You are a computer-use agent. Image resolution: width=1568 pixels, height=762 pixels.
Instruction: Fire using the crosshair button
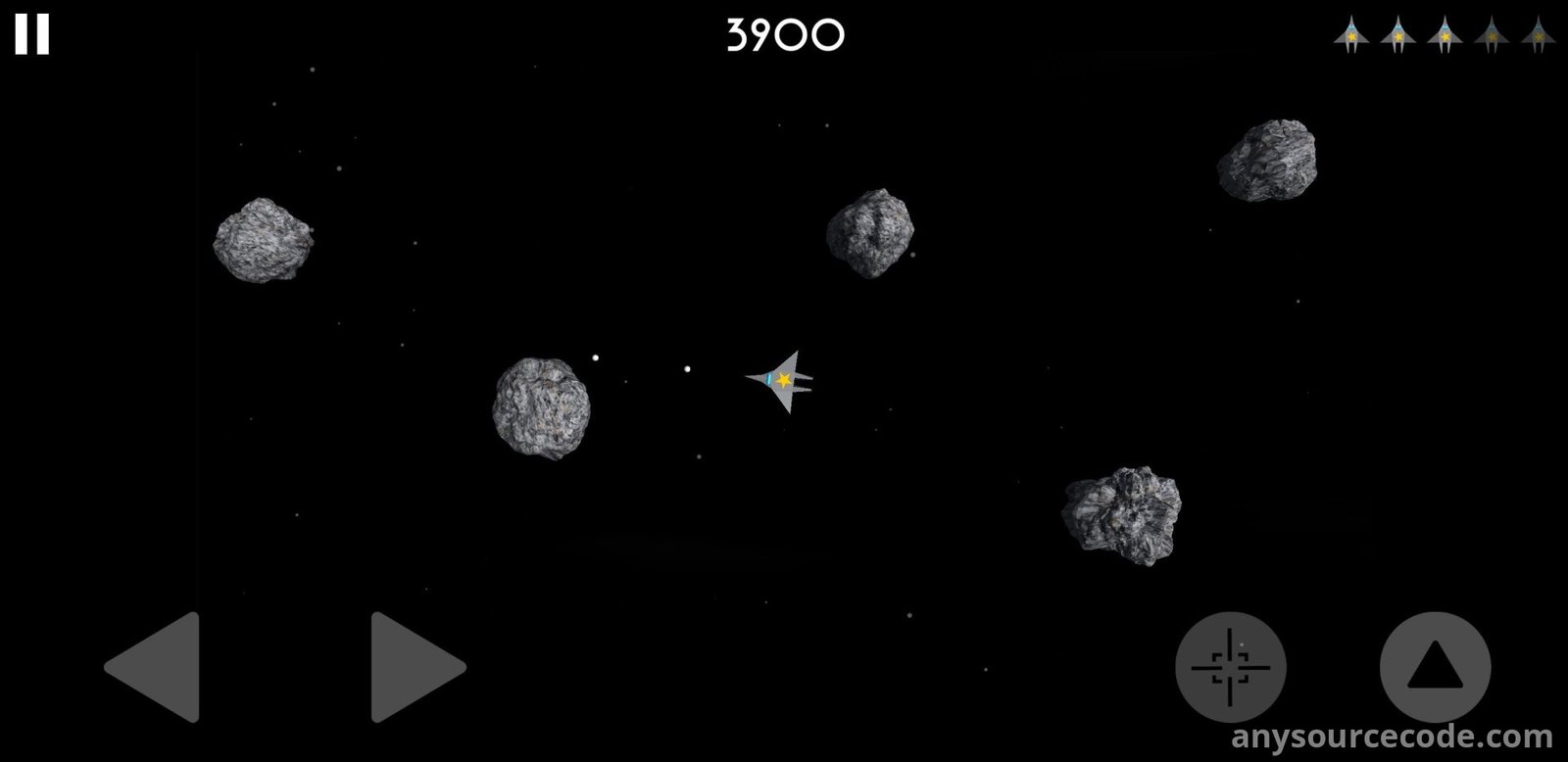(1230, 667)
